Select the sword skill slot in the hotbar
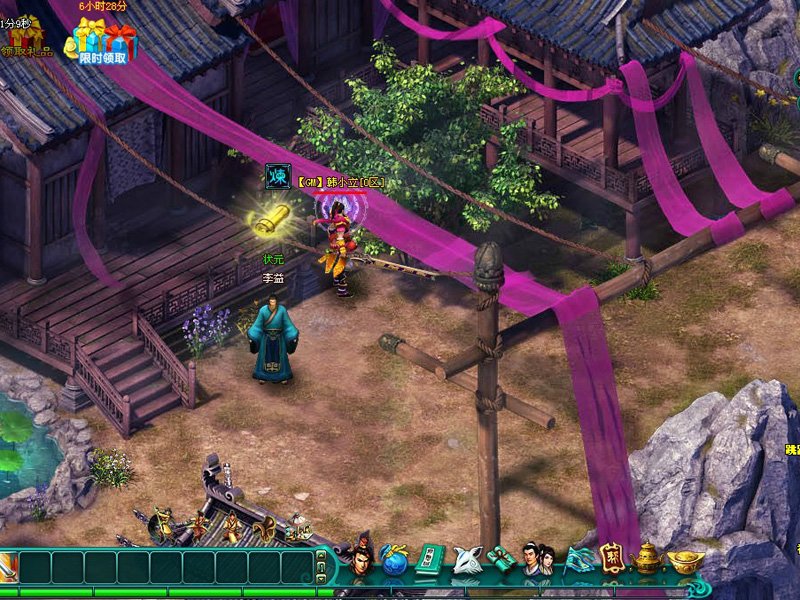This screenshot has height=600, width=800. (8, 568)
